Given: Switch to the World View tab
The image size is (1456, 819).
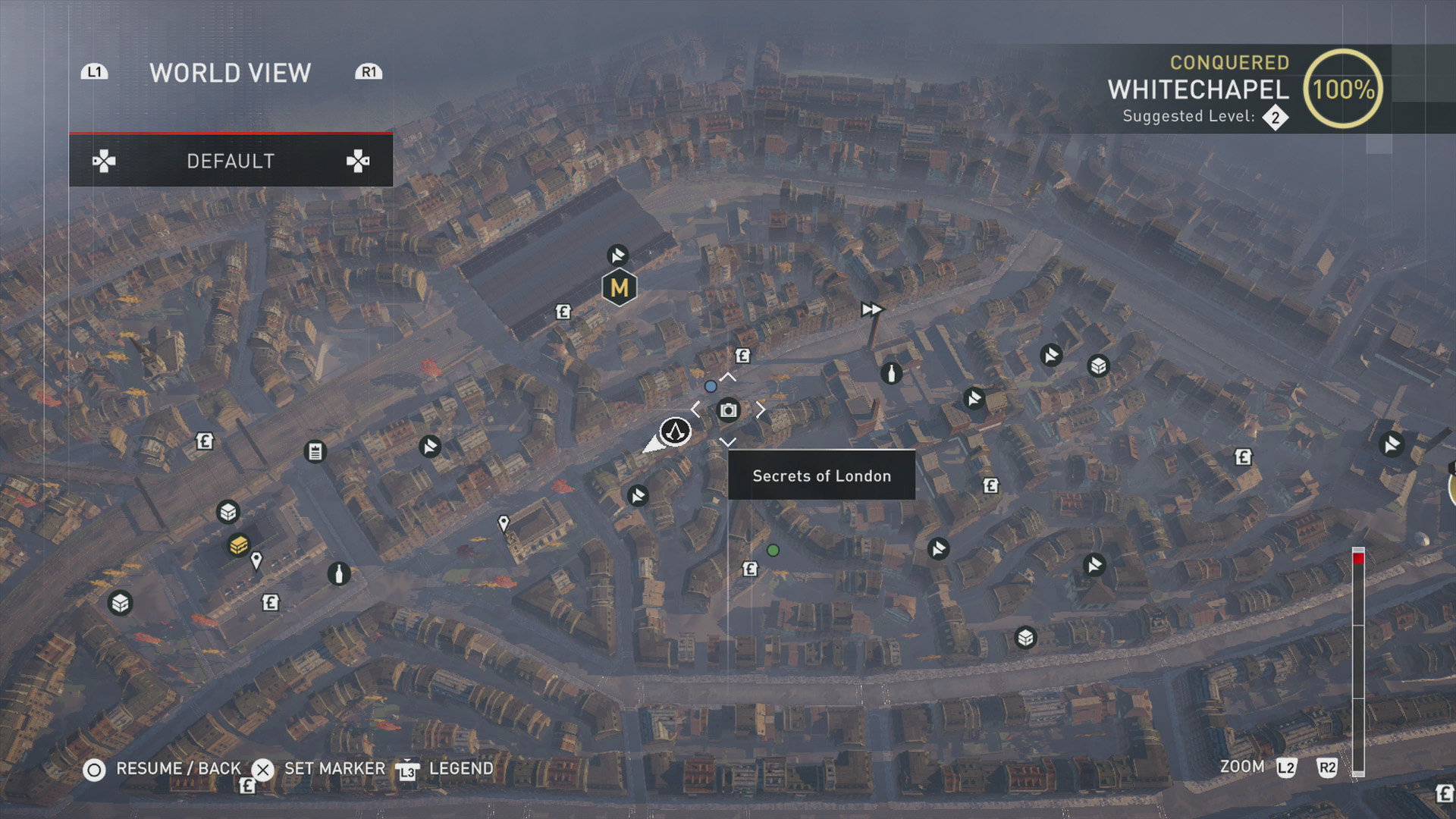Looking at the screenshot, I should click(230, 73).
